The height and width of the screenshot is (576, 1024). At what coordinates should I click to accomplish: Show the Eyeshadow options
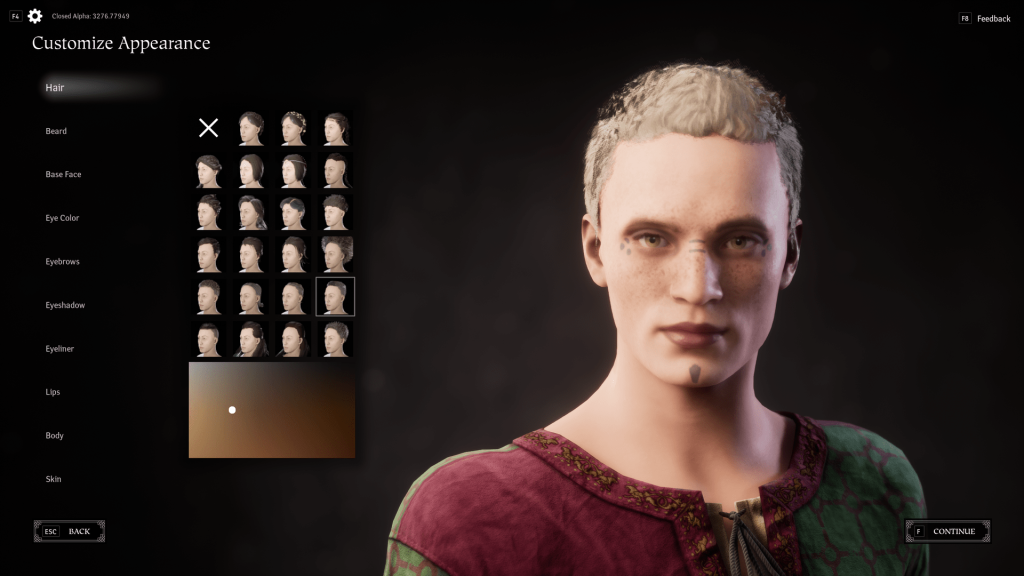point(65,305)
